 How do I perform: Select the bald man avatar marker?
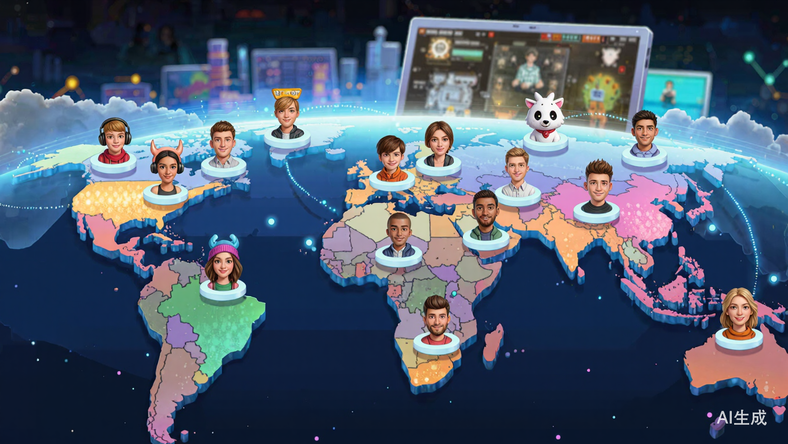click(x=399, y=233)
